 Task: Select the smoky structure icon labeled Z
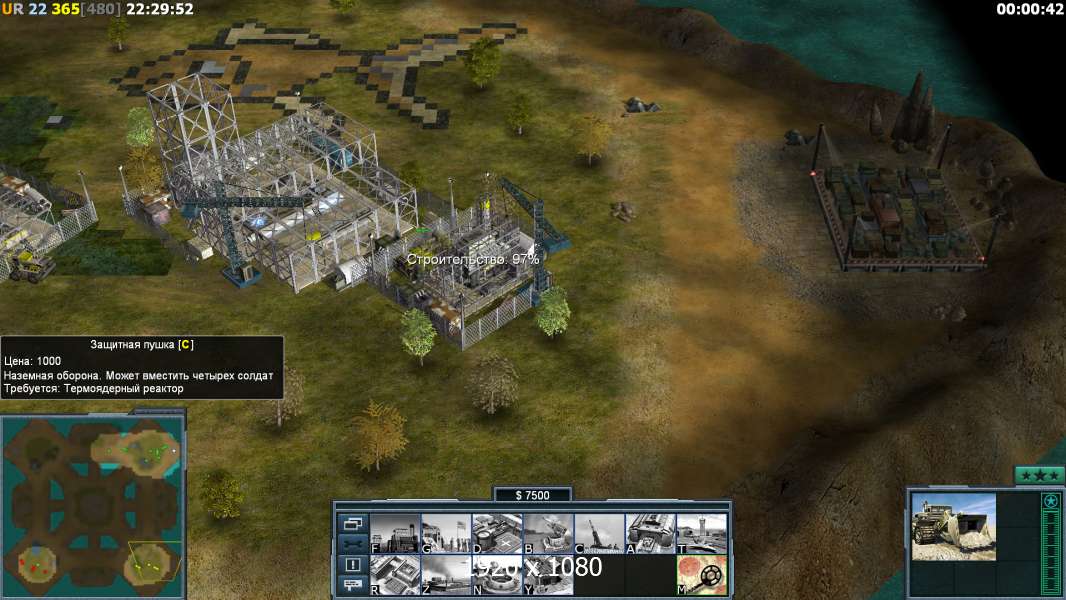pos(446,575)
